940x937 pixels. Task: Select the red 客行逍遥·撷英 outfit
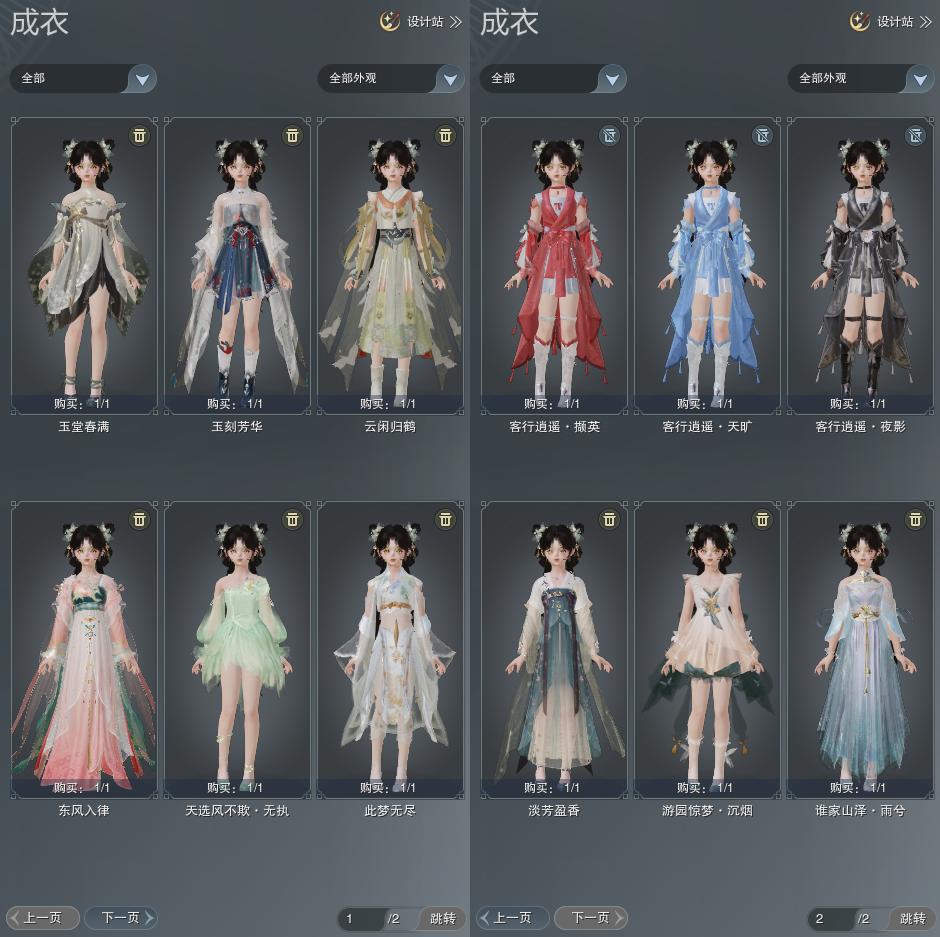pos(554,265)
